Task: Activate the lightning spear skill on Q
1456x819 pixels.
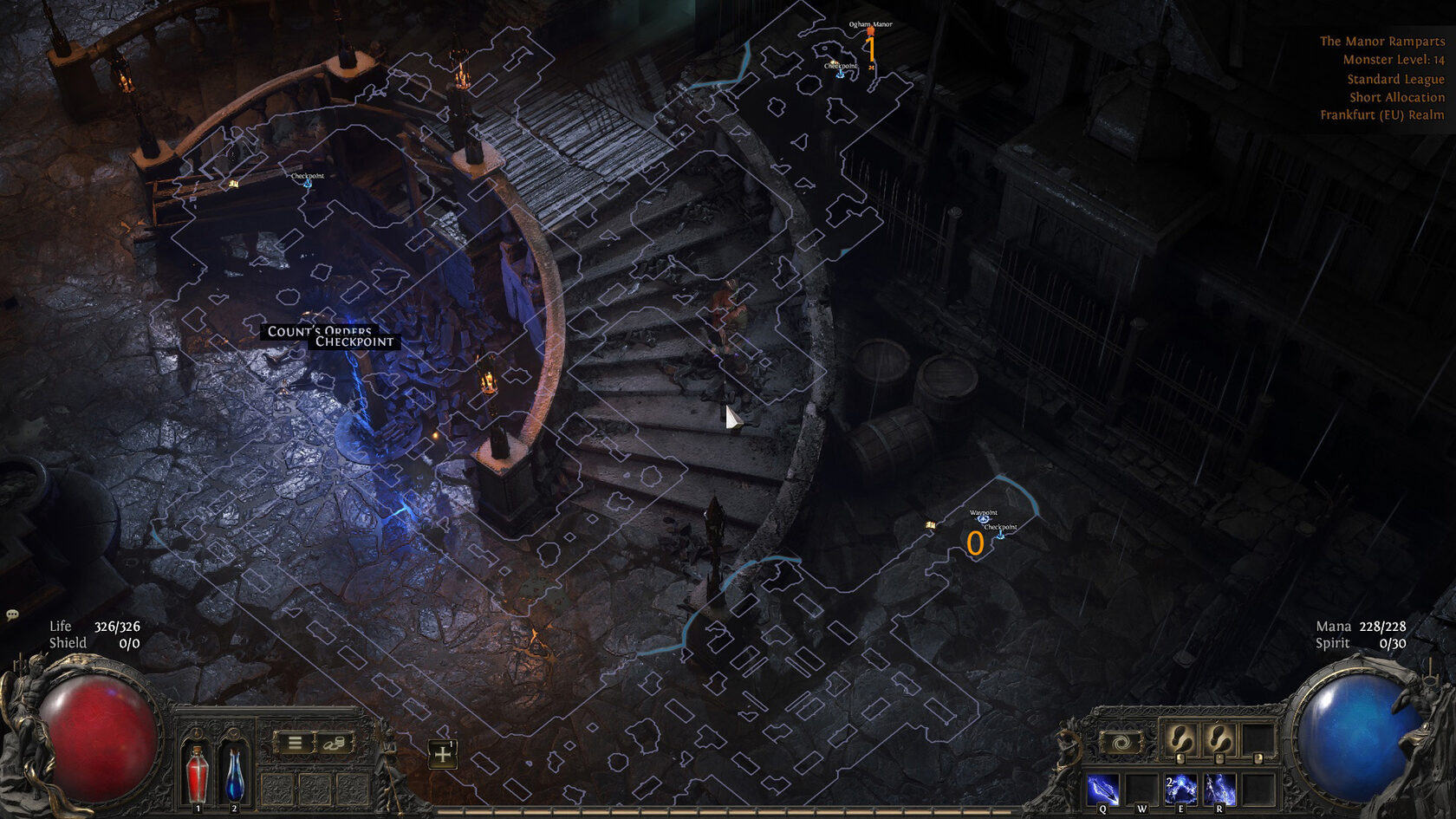Action: [x=1102, y=790]
